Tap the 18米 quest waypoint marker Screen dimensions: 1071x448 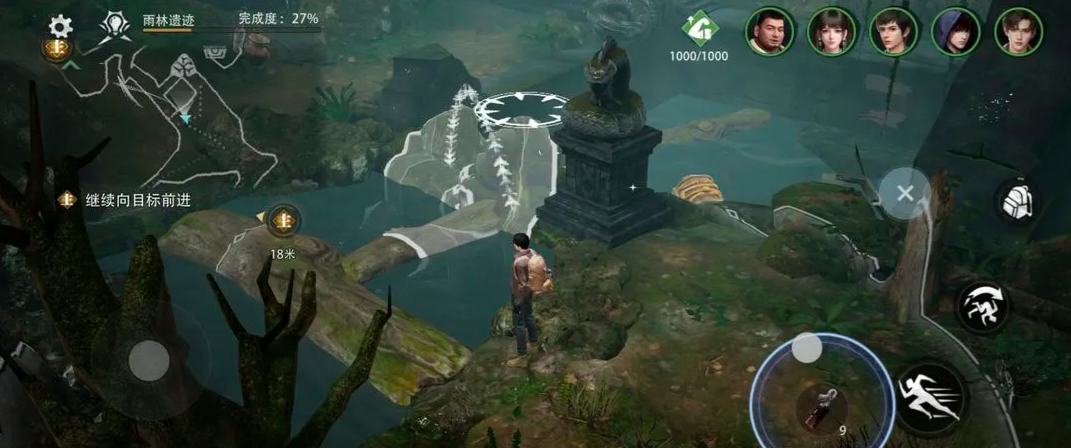pos(284,219)
